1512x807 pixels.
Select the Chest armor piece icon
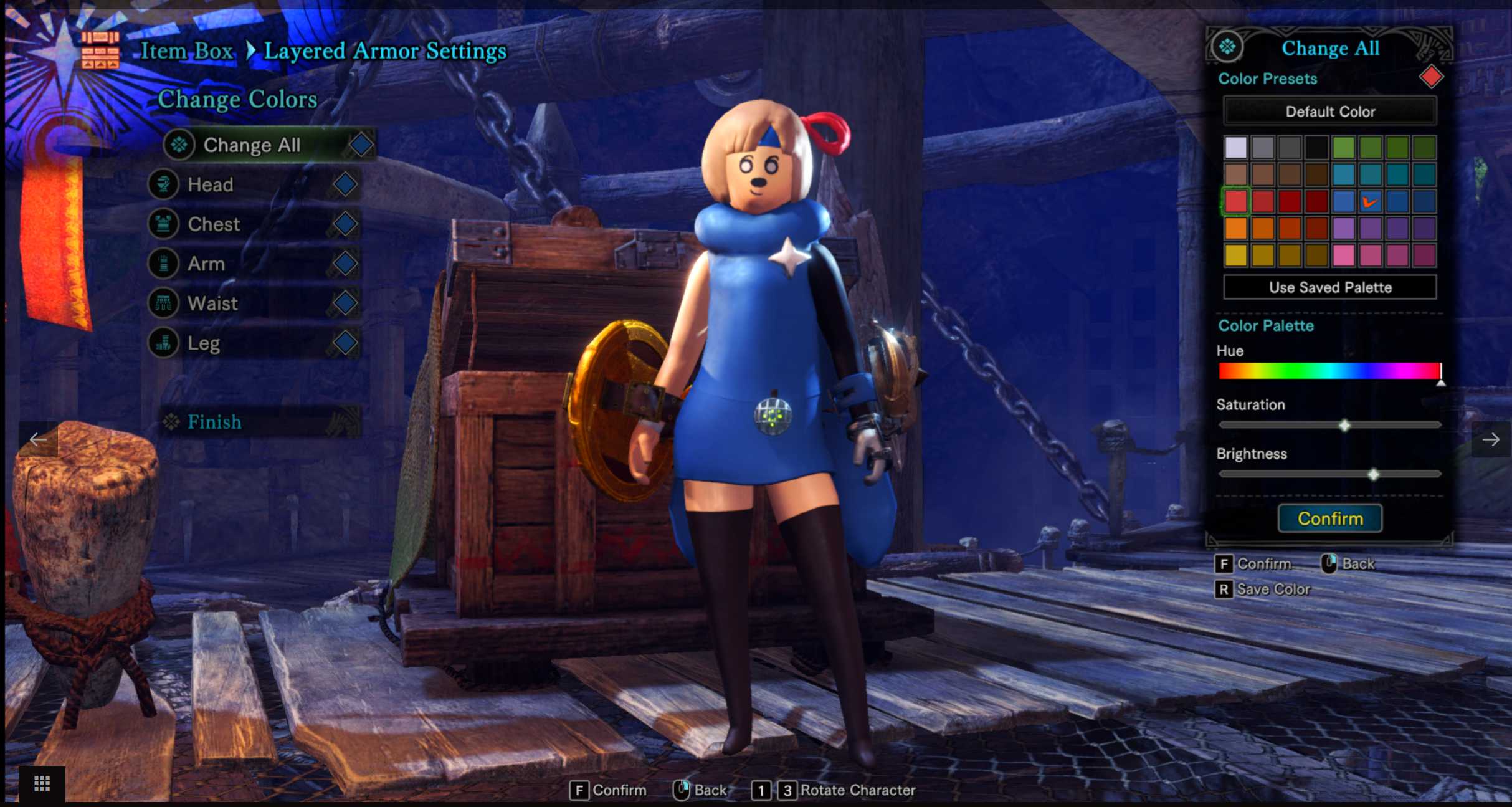pos(163,224)
